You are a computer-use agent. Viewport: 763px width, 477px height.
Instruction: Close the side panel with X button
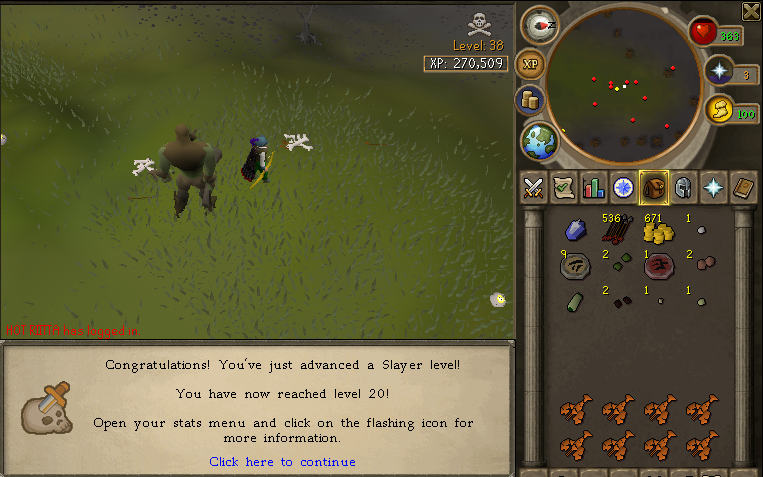(x=751, y=11)
